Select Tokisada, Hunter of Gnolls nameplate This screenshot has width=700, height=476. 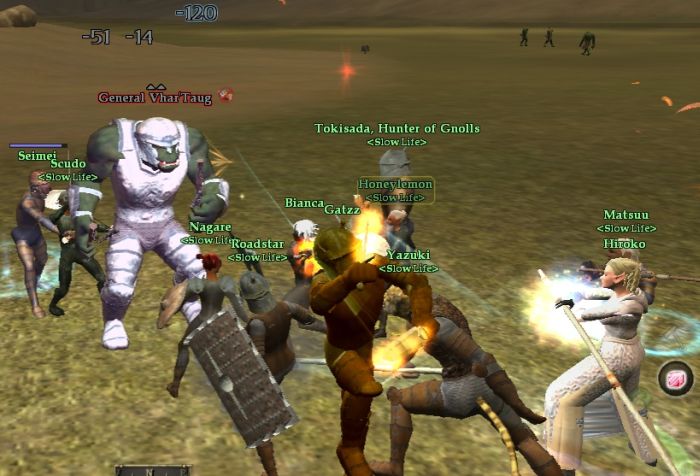click(397, 129)
